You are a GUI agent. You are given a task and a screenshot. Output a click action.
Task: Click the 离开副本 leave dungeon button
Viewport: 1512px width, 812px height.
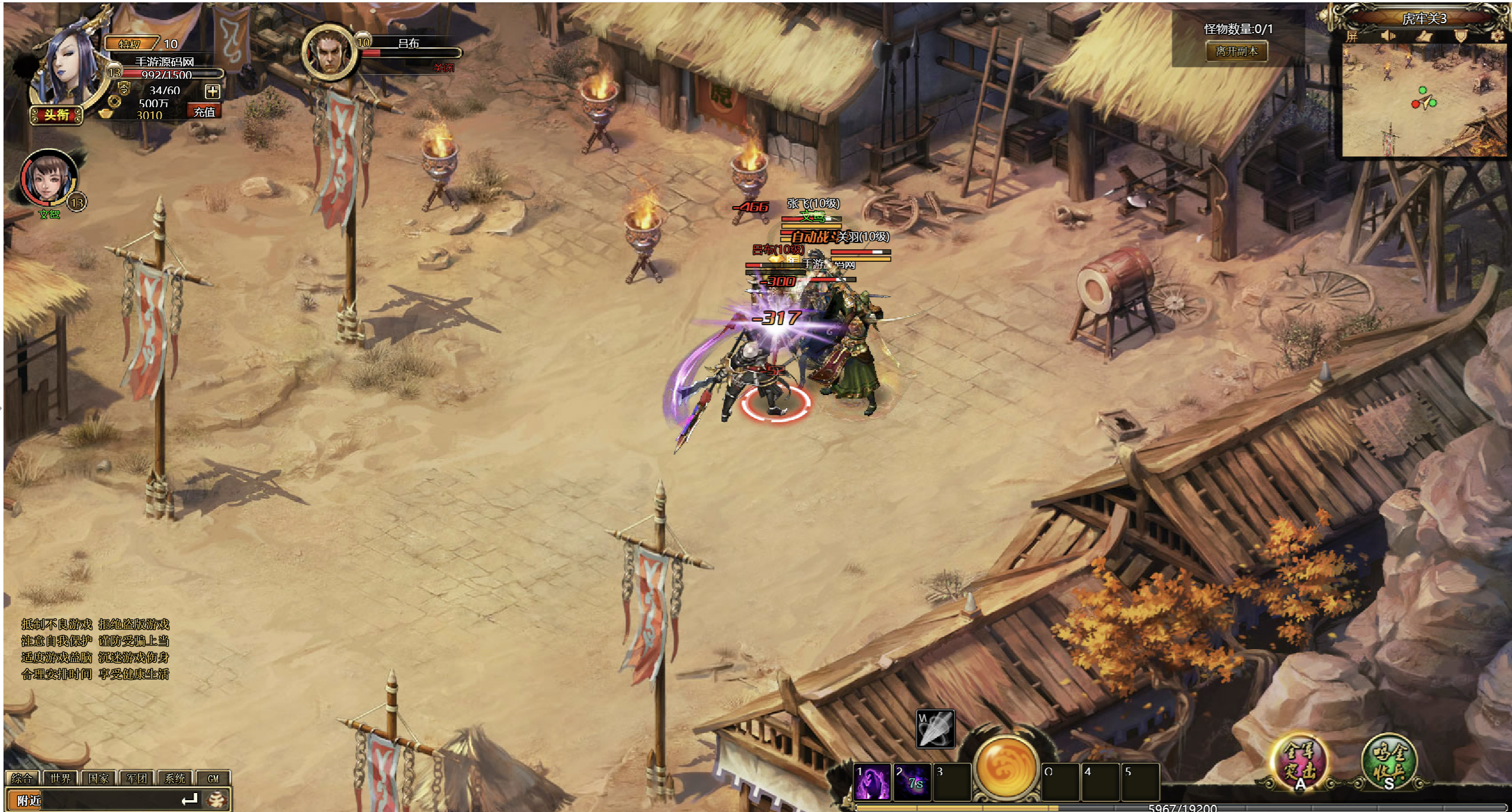click(x=1237, y=52)
